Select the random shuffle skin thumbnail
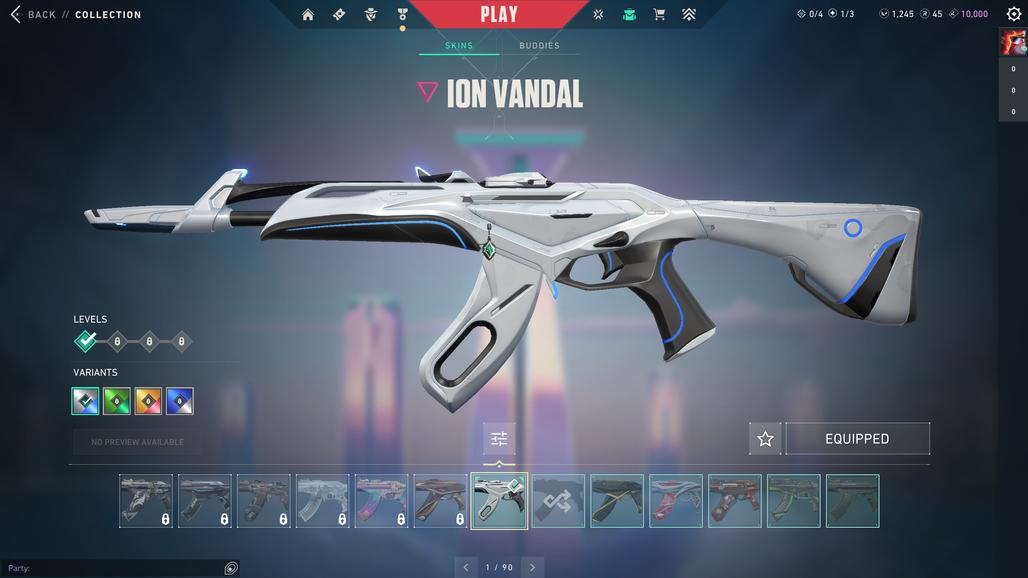The height and width of the screenshot is (578, 1028). click(x=558, y=501)
